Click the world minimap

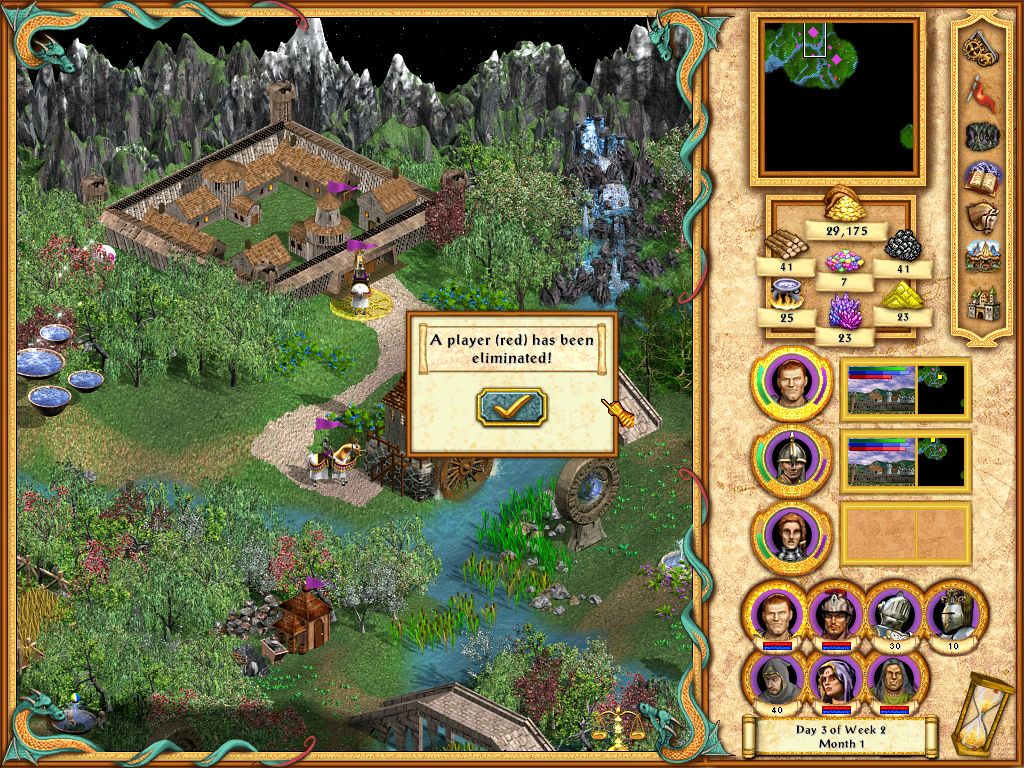838,97
